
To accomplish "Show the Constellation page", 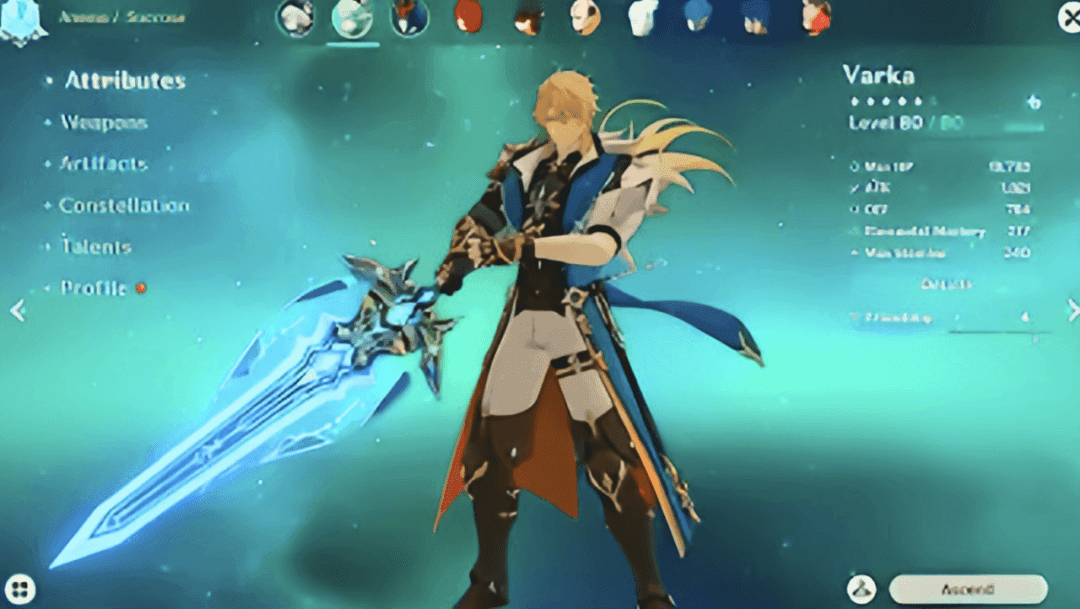I will point(123,206).
